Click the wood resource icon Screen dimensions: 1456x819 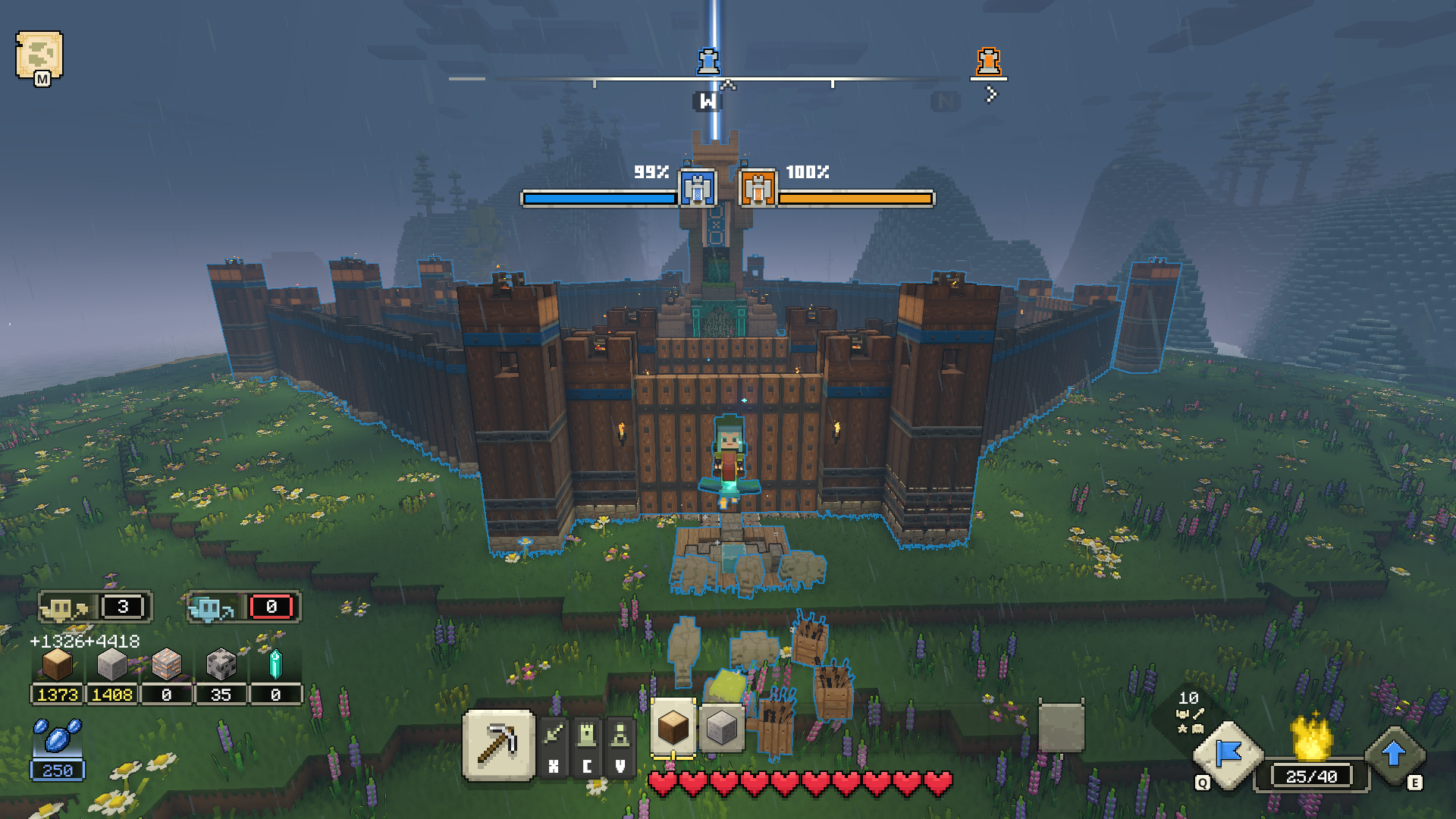pyautogui.click(x=58, y=665)
